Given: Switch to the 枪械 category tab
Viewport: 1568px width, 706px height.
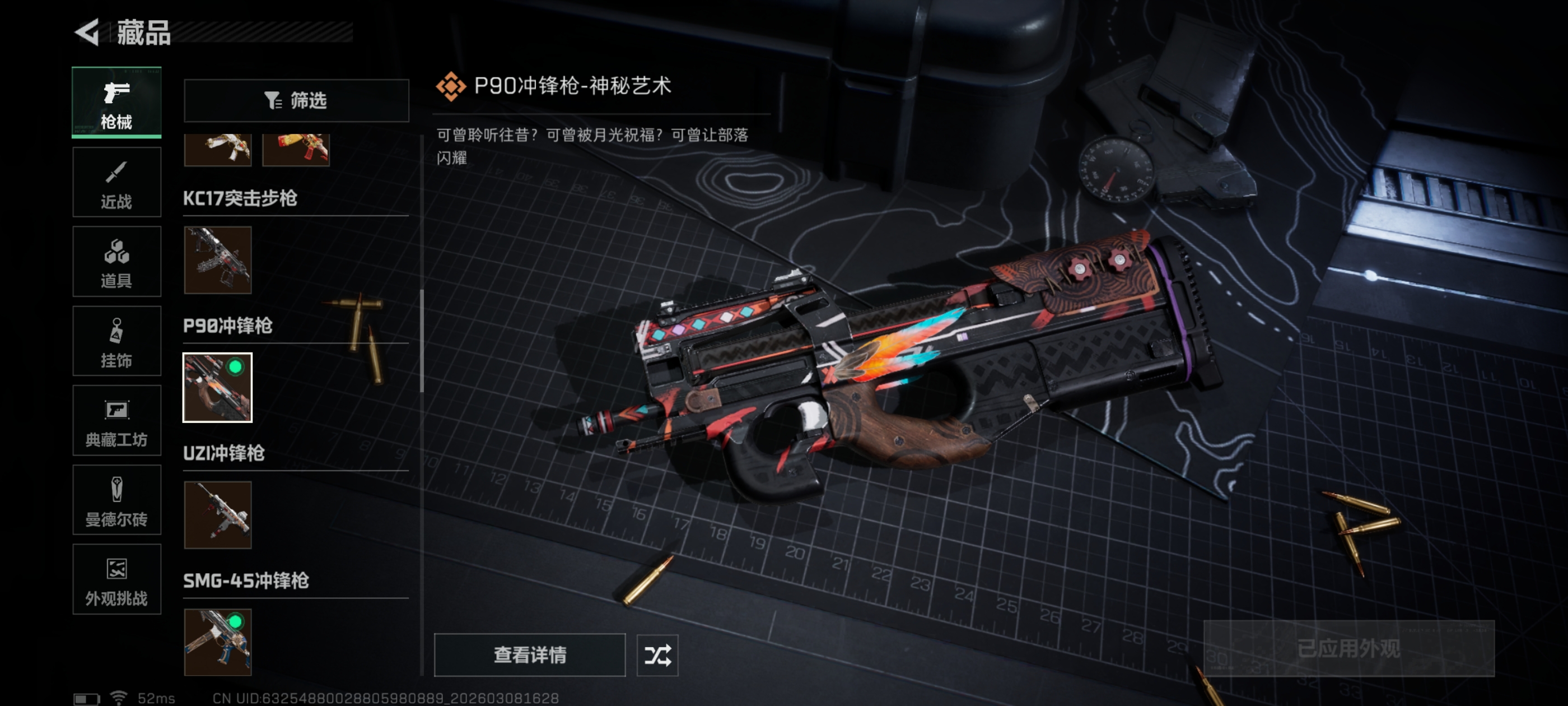Looking at the screenshot, I should pyautogui.click(x=116, y=103).
